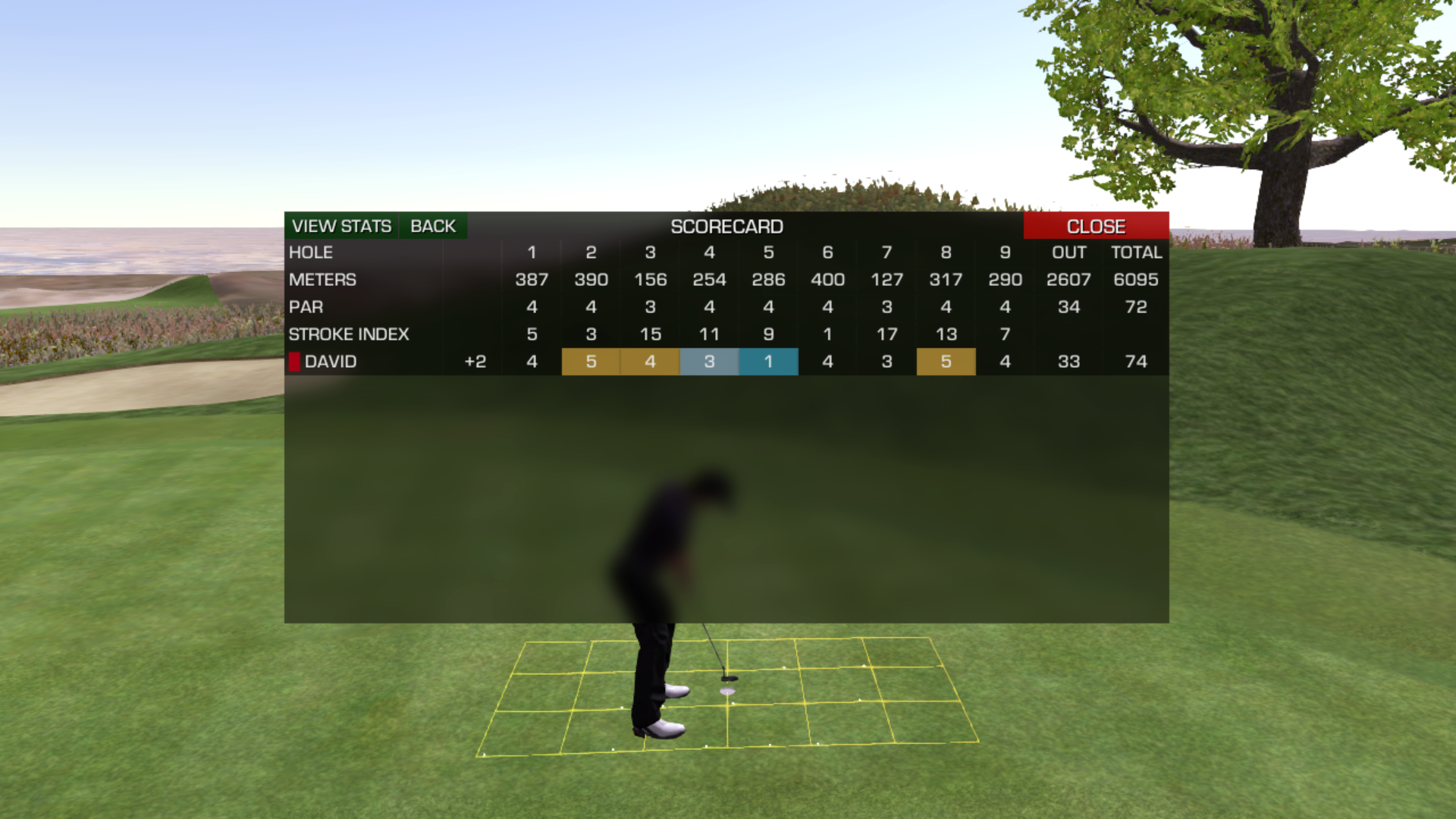Select David's player row
Screen dimensions: 1456x819
[x=331, y=362]
